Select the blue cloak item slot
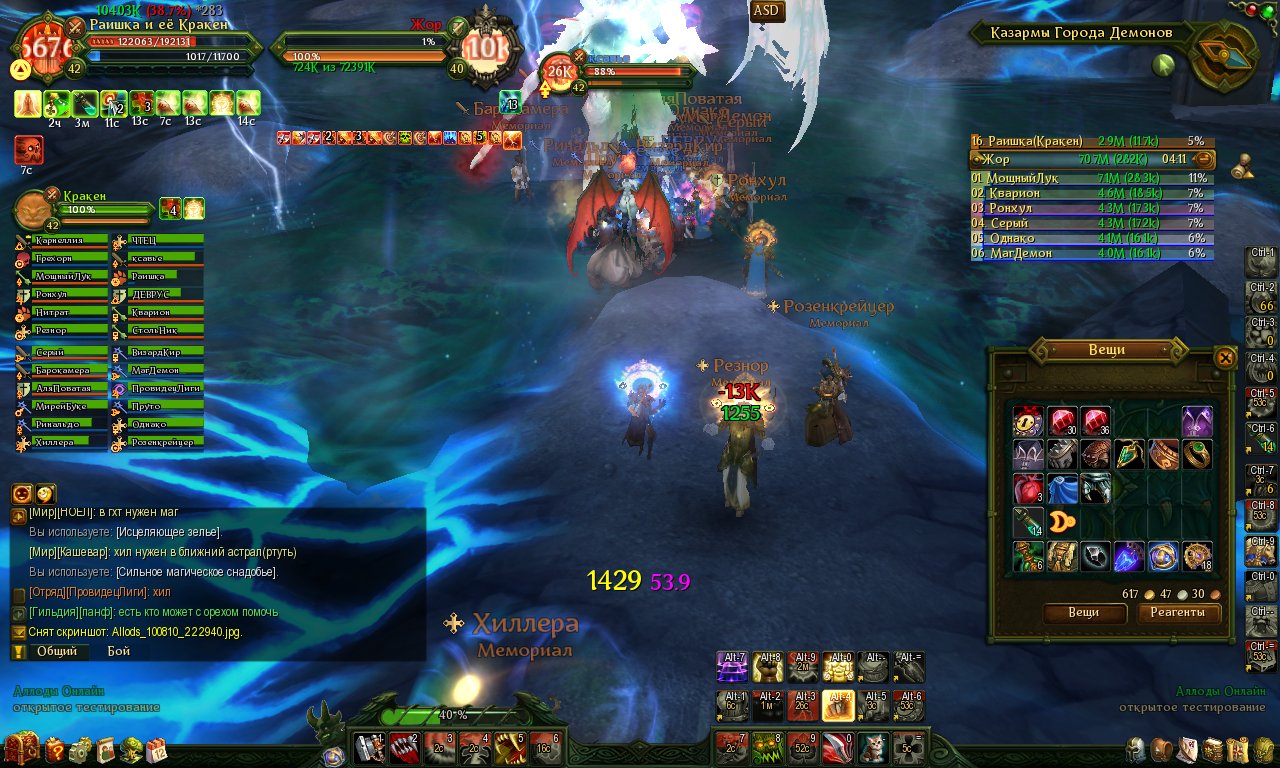1280x768 pixels. [1062, 488]
